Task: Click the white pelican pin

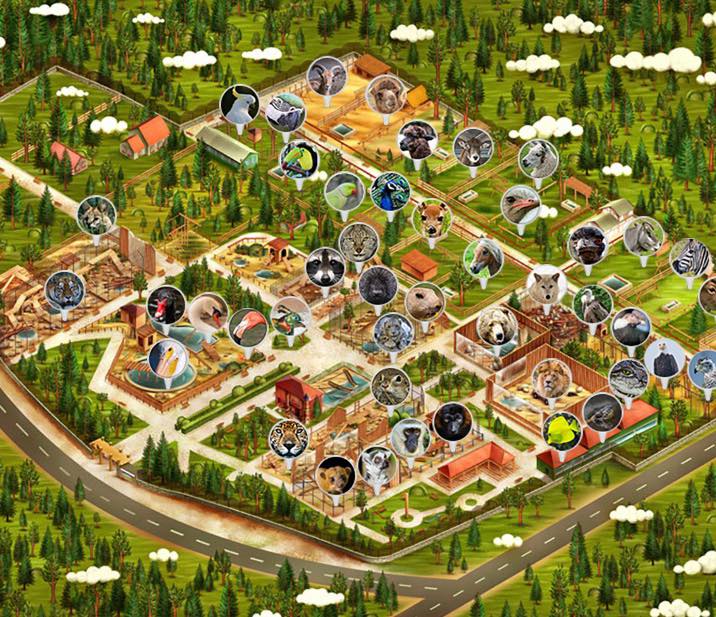Action: 167,359
